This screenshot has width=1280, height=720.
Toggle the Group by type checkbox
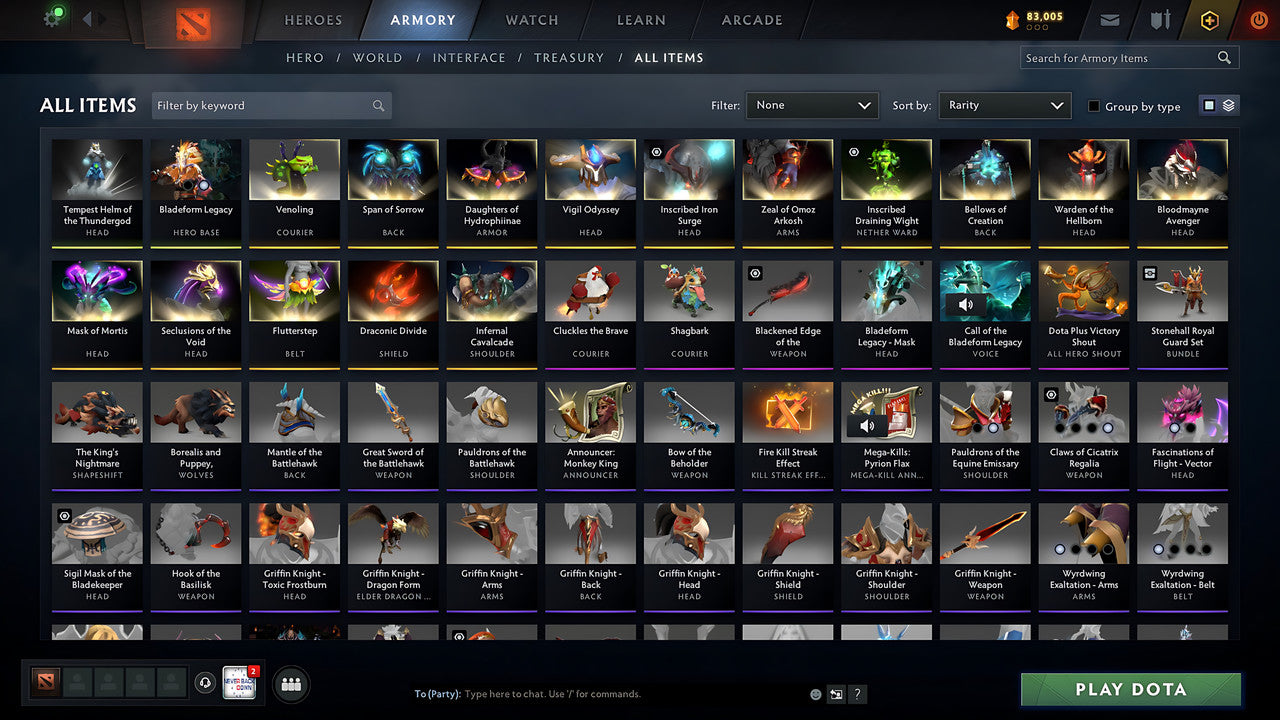tap(1093, 106)
